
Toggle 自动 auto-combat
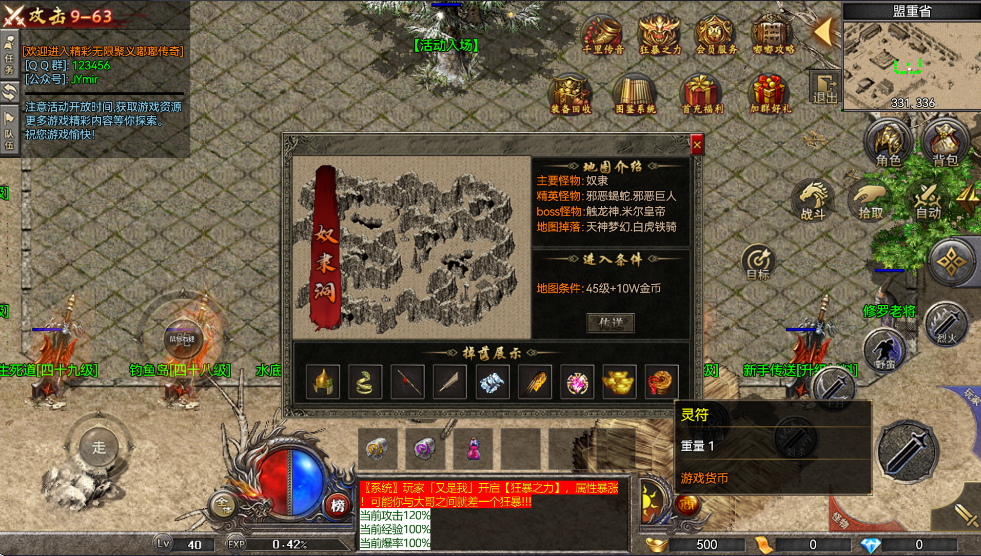pyautogui.click(x=928, y=199)
